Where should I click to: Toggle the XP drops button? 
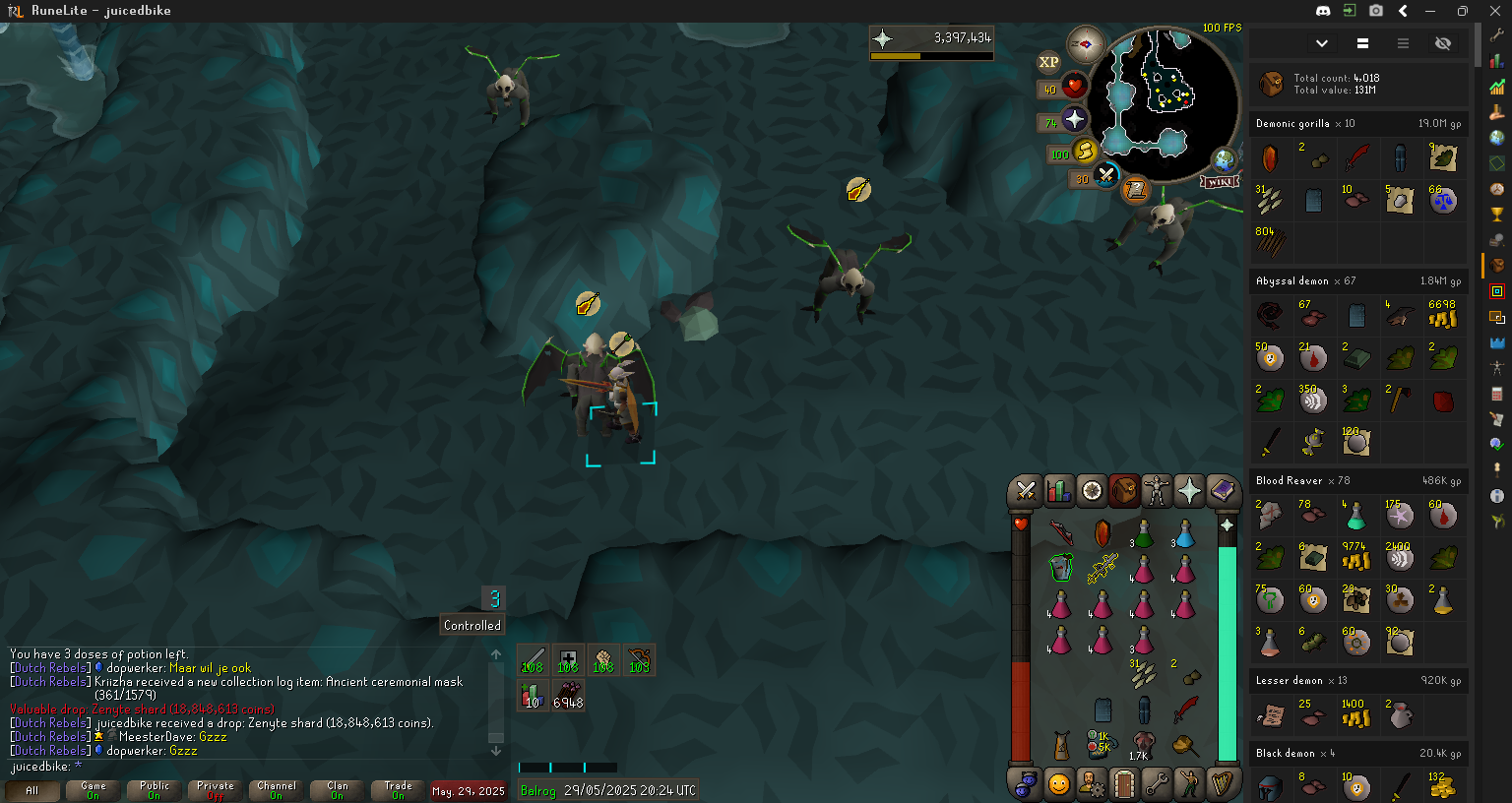(1048, 62)
